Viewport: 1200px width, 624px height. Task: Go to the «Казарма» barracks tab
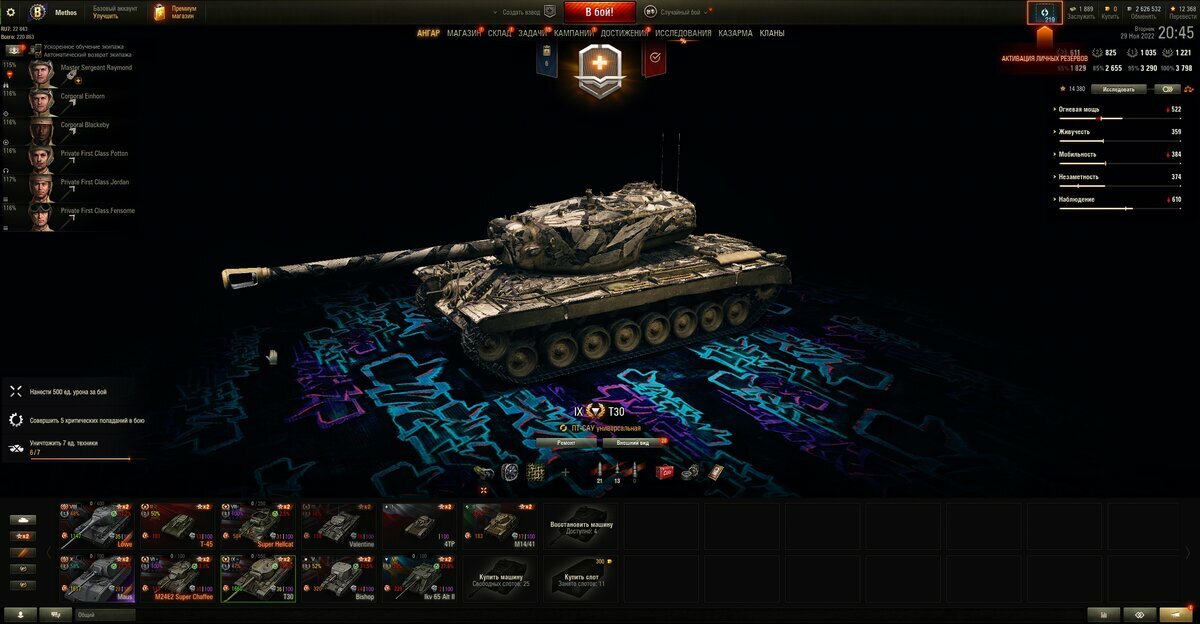pyautogui.click(x=735, y=33)
